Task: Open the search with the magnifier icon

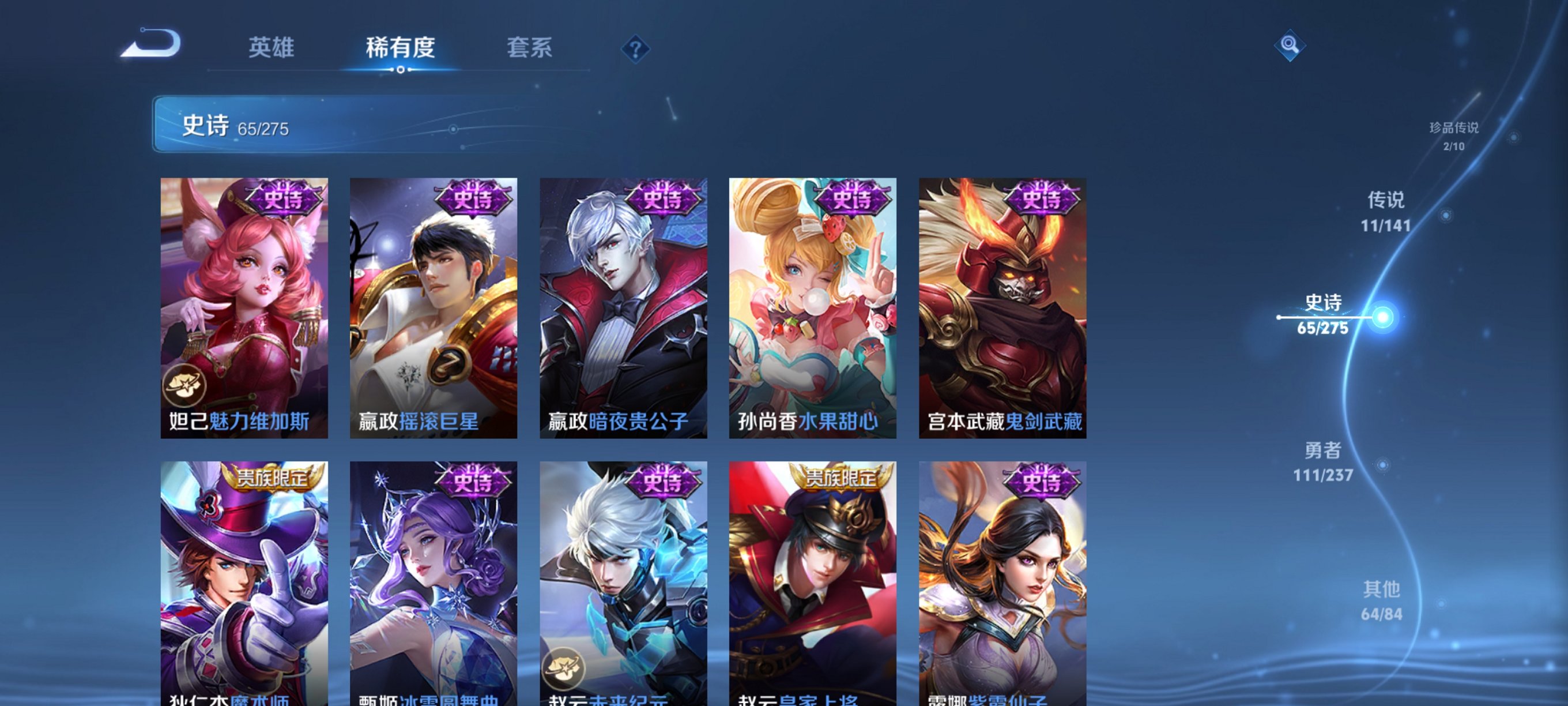Action: coord(1291,46)
